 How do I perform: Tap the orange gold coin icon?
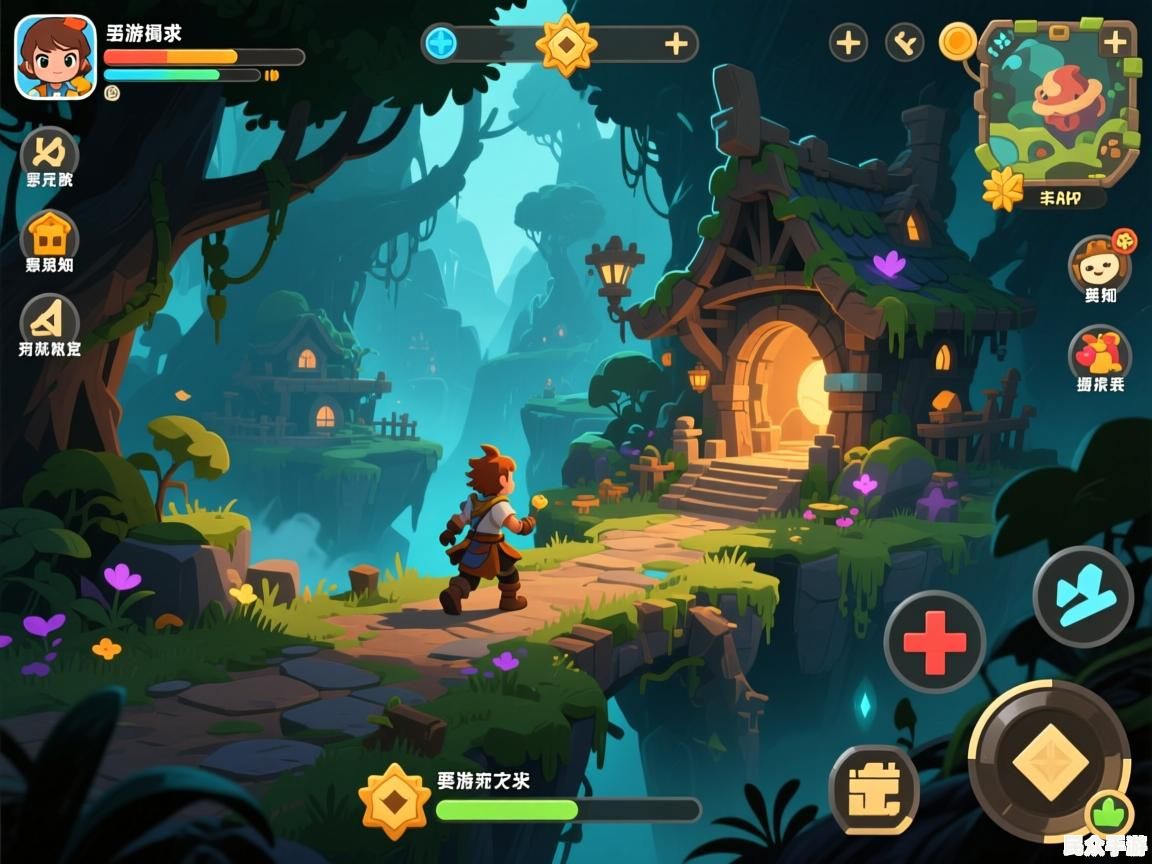957,42
